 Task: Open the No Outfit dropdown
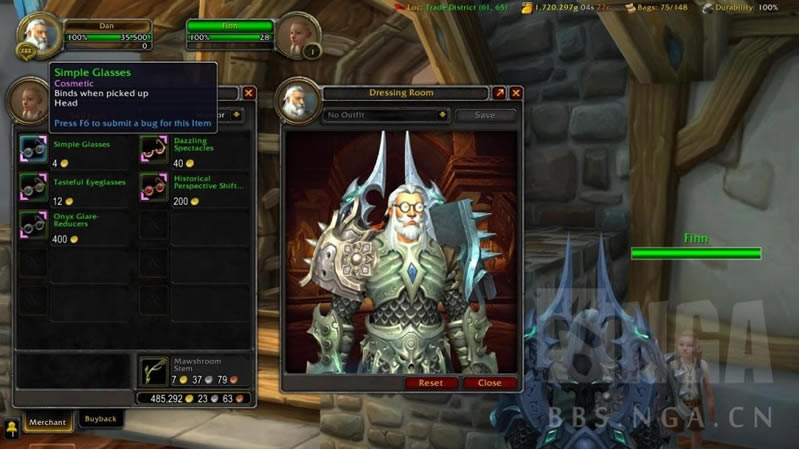tap(386, 115)
